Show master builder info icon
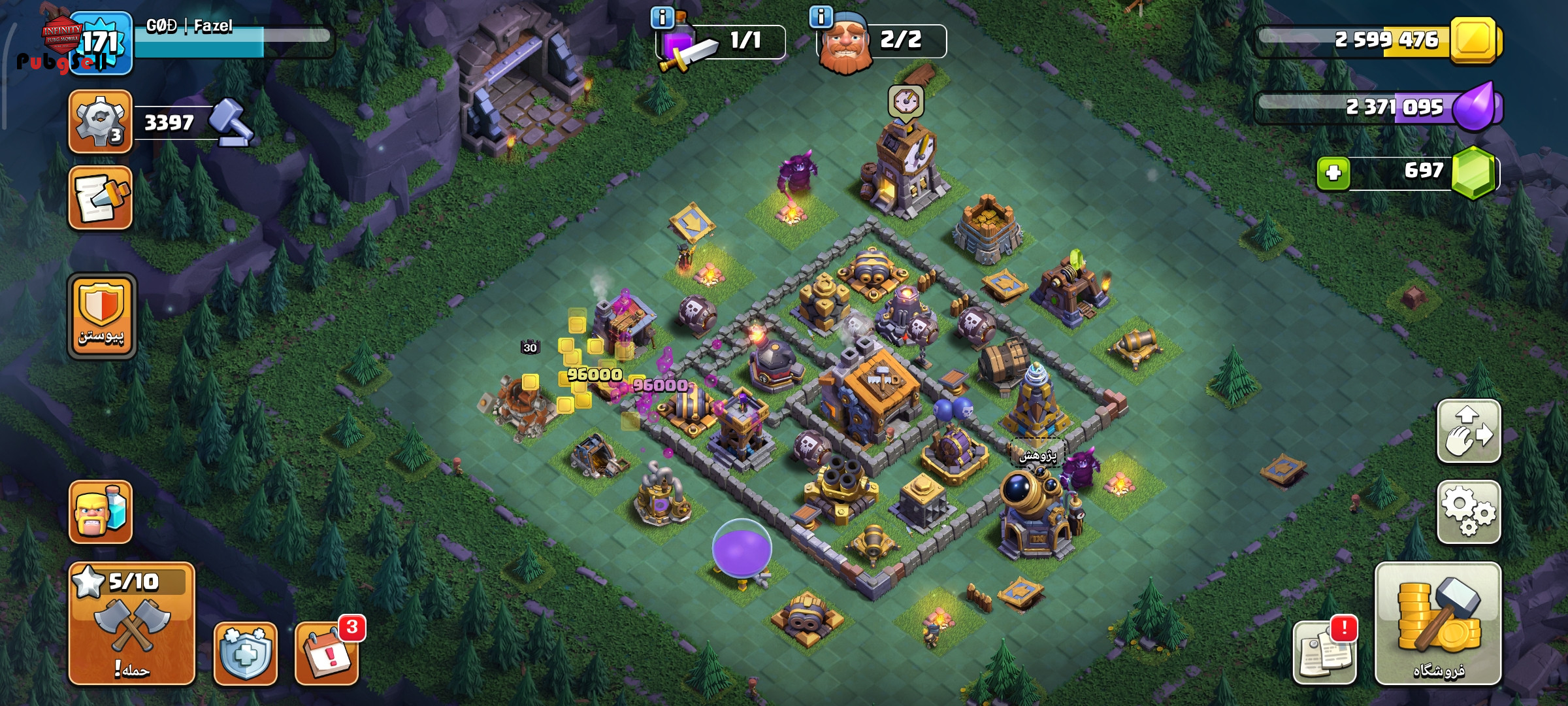Screen dimensions: 1568x706 click(x=821, y=16)
